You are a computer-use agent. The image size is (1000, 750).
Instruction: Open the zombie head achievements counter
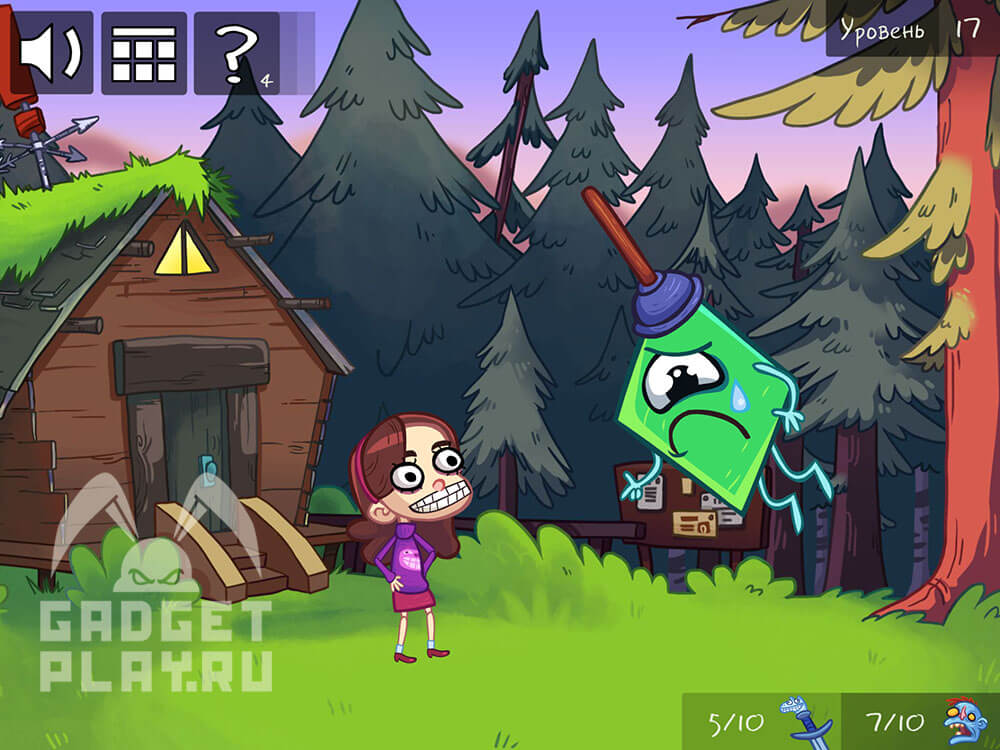point(920,722)
